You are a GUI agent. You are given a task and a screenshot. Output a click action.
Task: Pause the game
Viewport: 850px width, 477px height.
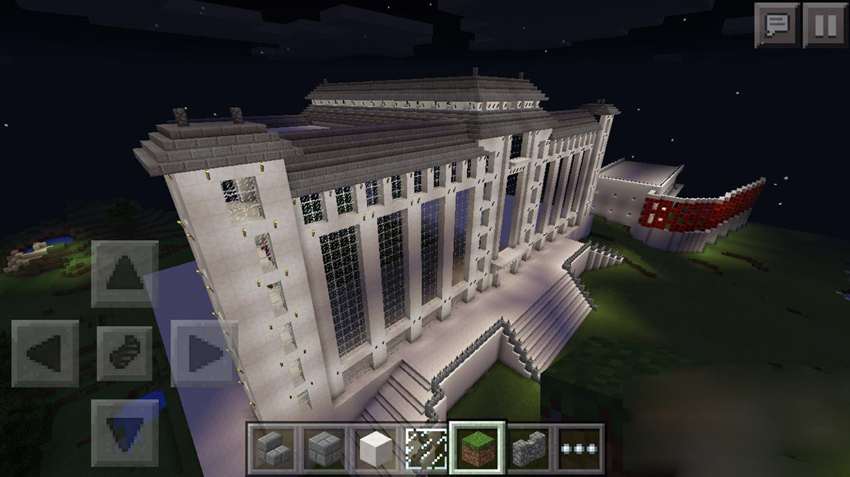[x=825, y=25]
